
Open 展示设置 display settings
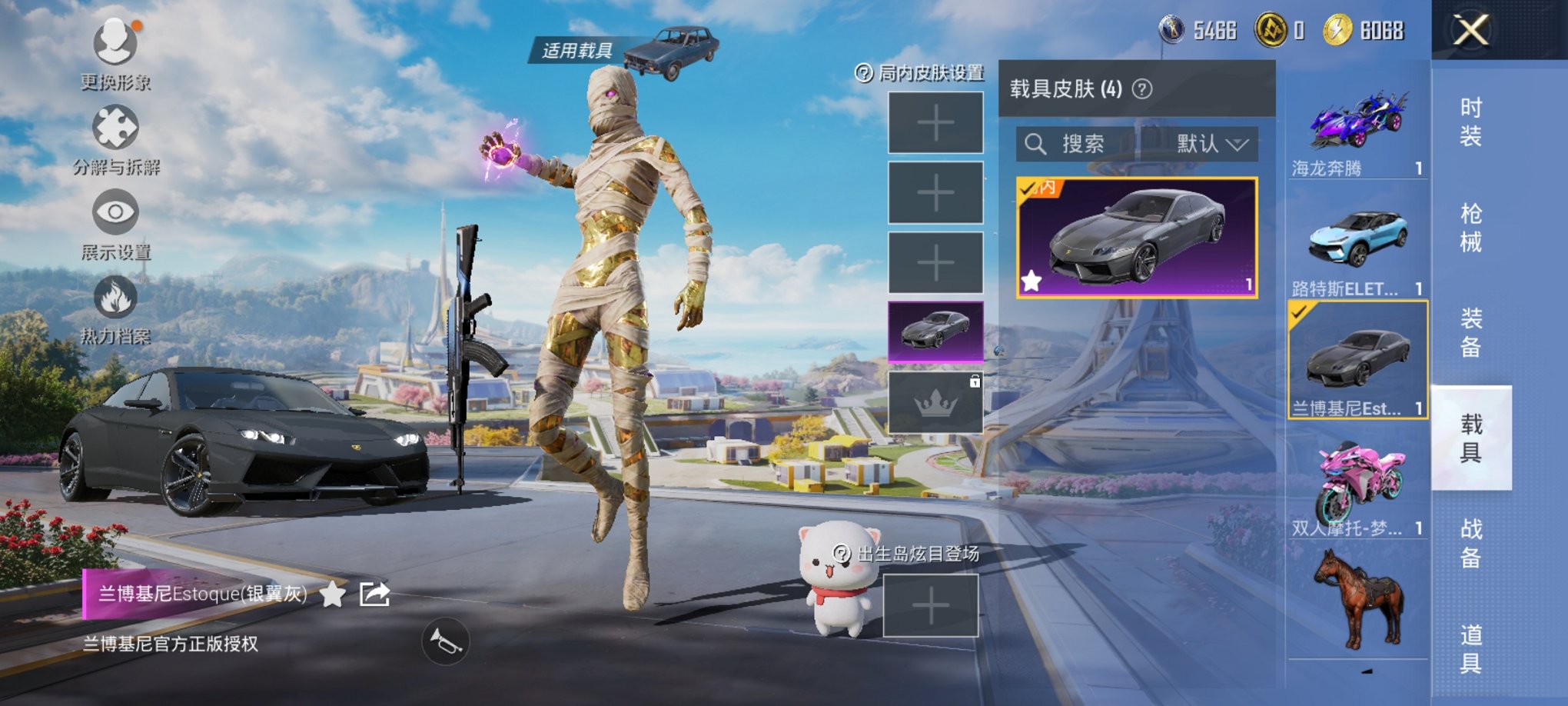tap(114, 211)
